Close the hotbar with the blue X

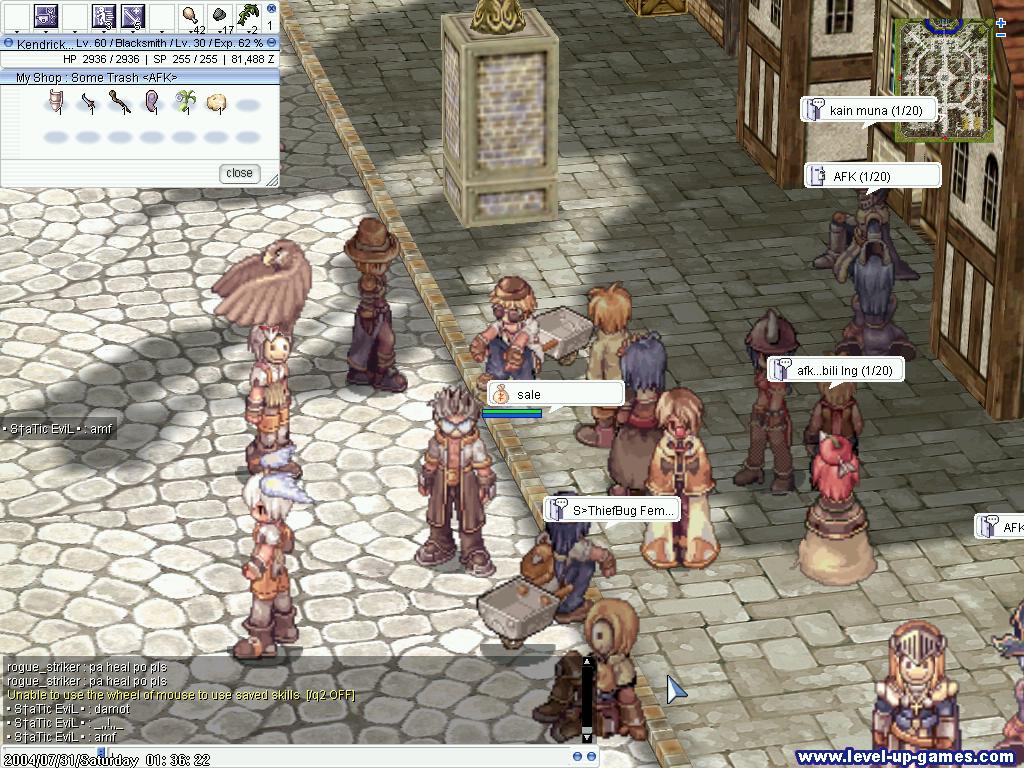click(x=271, y=7)
